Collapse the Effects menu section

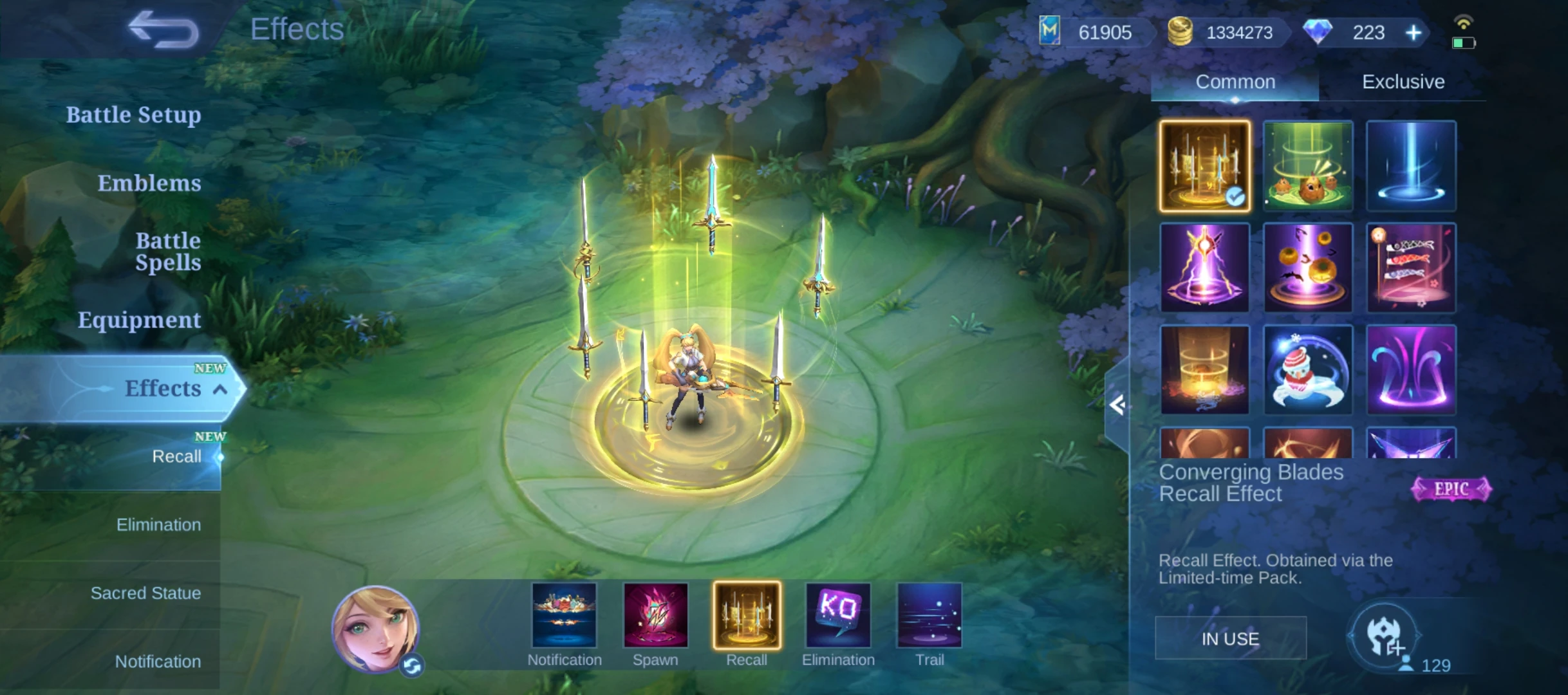click(220, 389)
